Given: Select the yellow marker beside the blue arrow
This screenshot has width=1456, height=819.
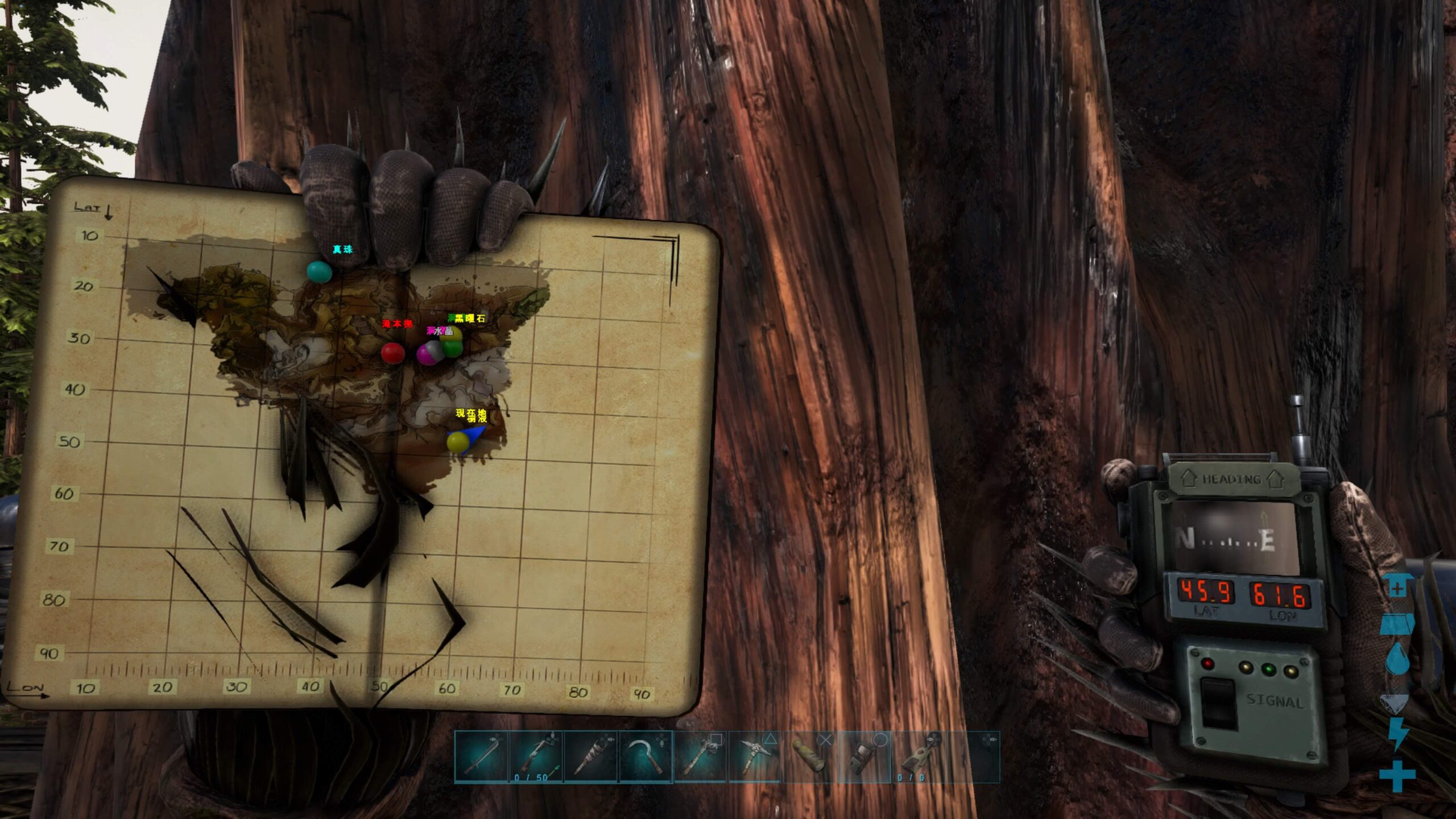Looking at the screenshot, I should click(456, 442).
